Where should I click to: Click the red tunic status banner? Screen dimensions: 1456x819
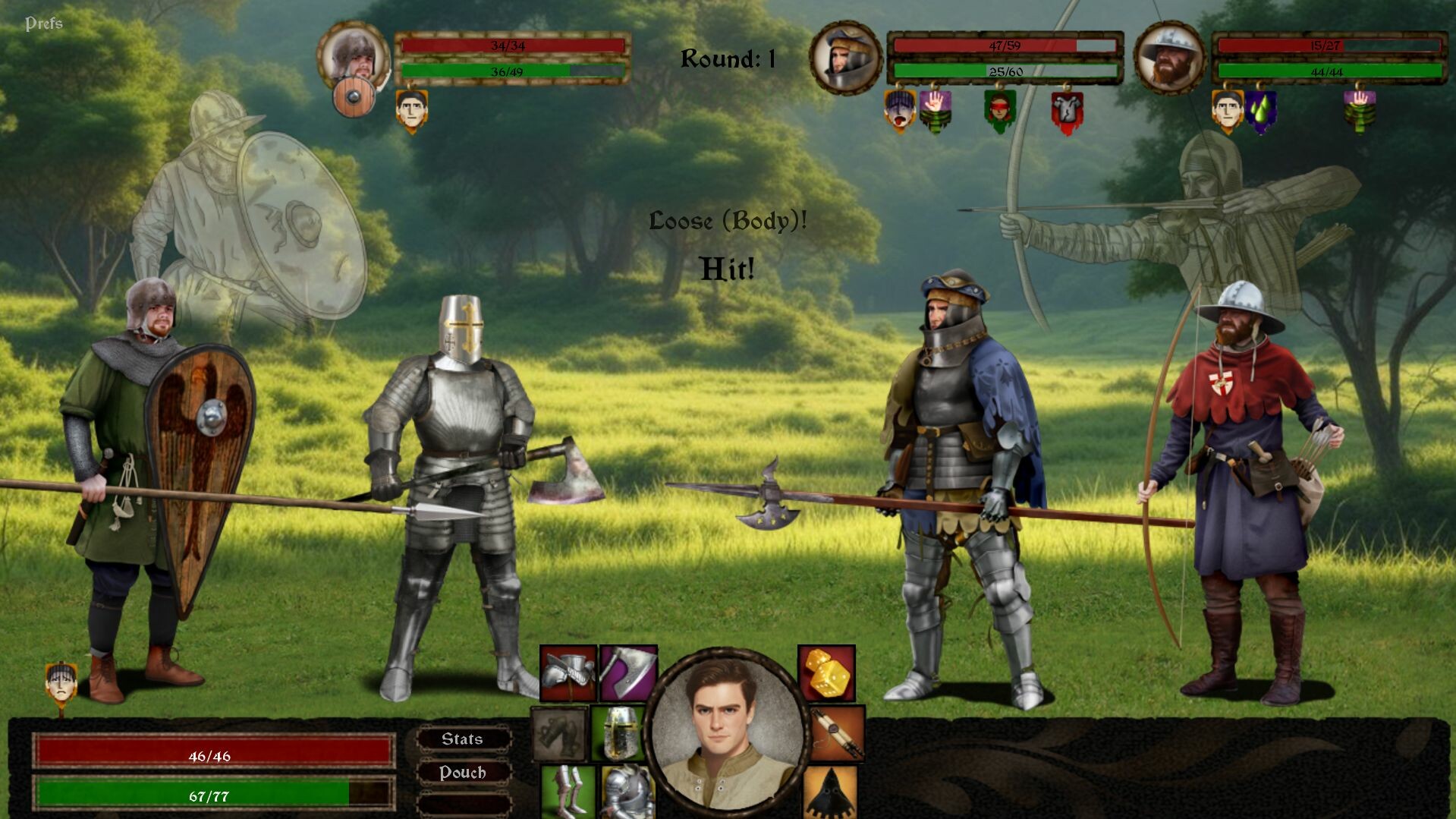(1067, 109)
